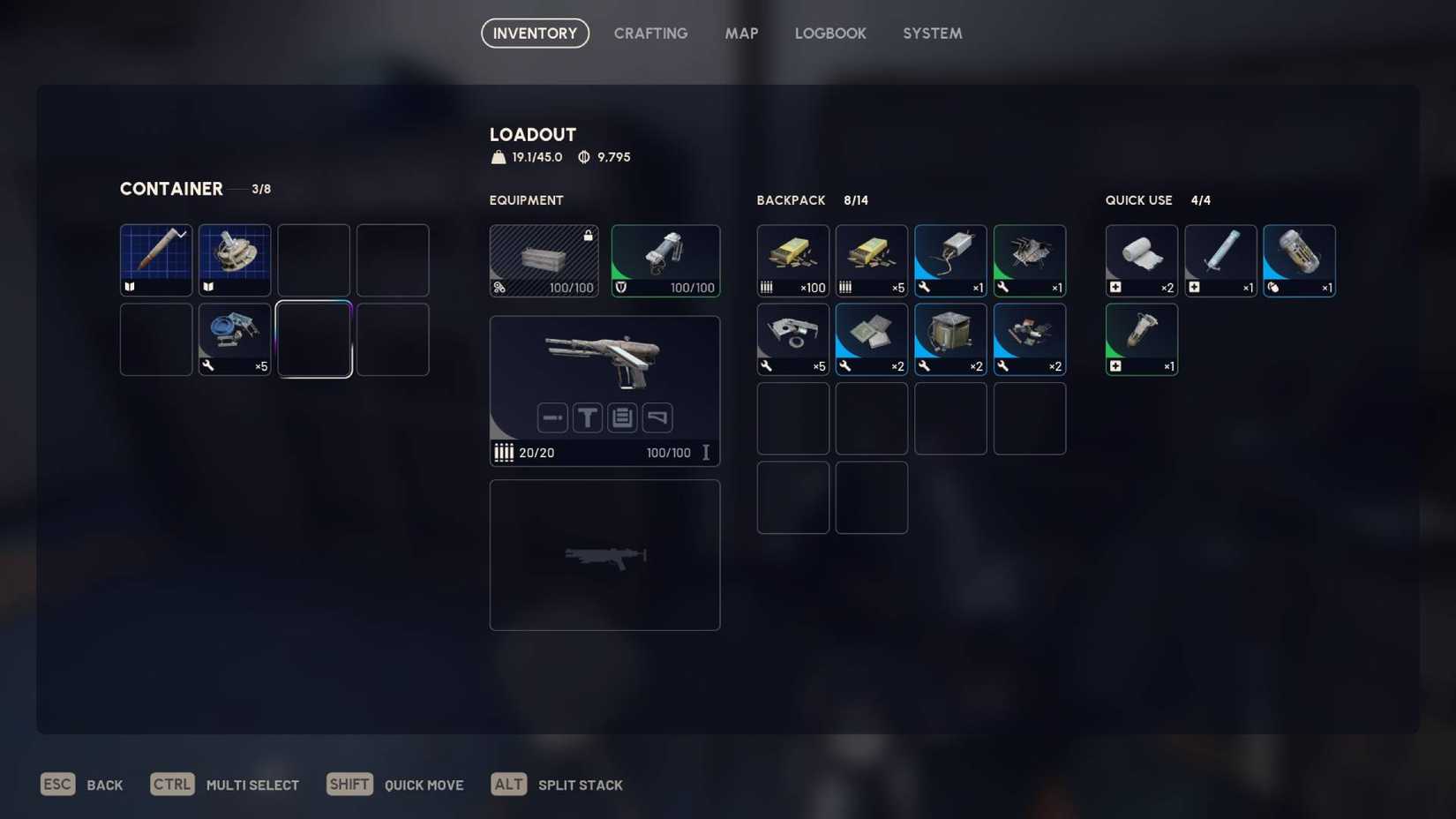The height and width of the screenshot is (819, 1456).
Task: Select the syringe in the Quick Use slots
Action: 1220,259
